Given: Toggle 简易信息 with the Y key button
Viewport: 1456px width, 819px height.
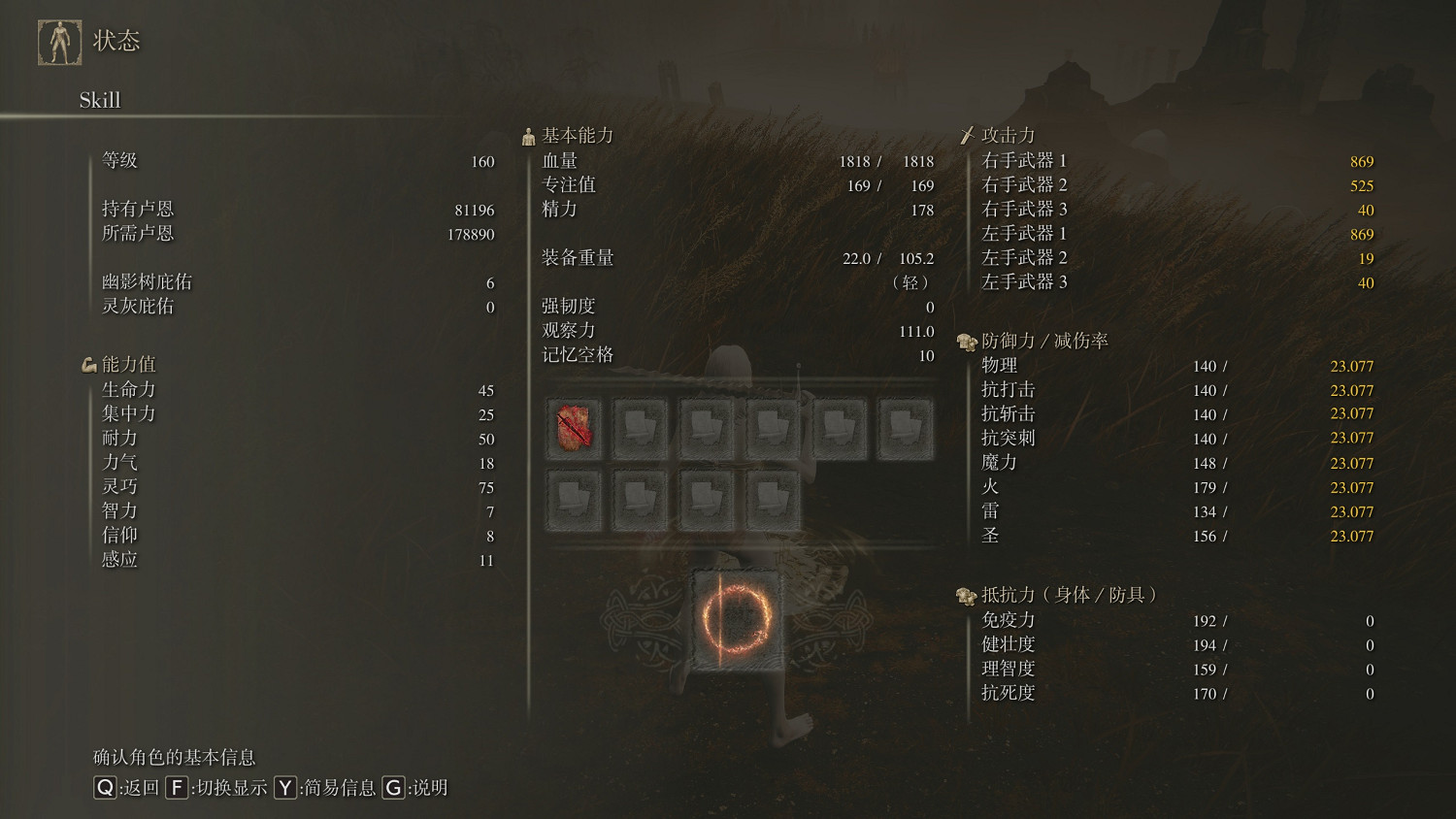Looking at the screenshot, I should [x=284, y=789].
